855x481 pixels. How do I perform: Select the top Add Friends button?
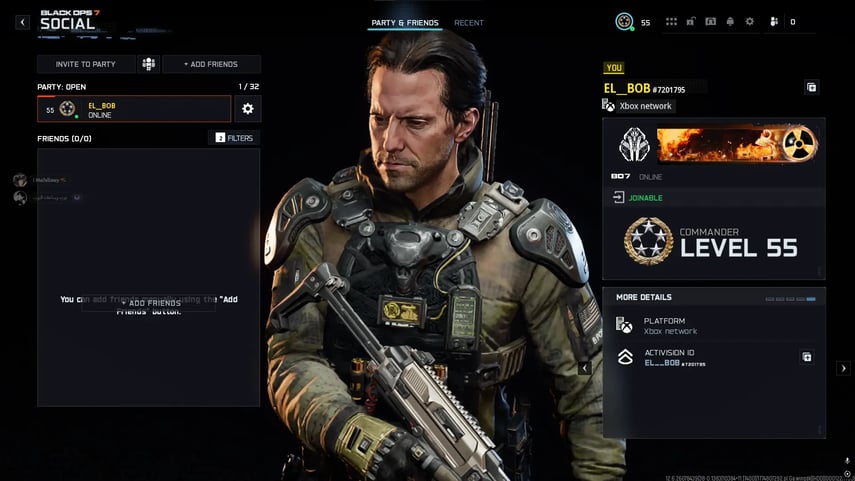(x=211, y=64)
